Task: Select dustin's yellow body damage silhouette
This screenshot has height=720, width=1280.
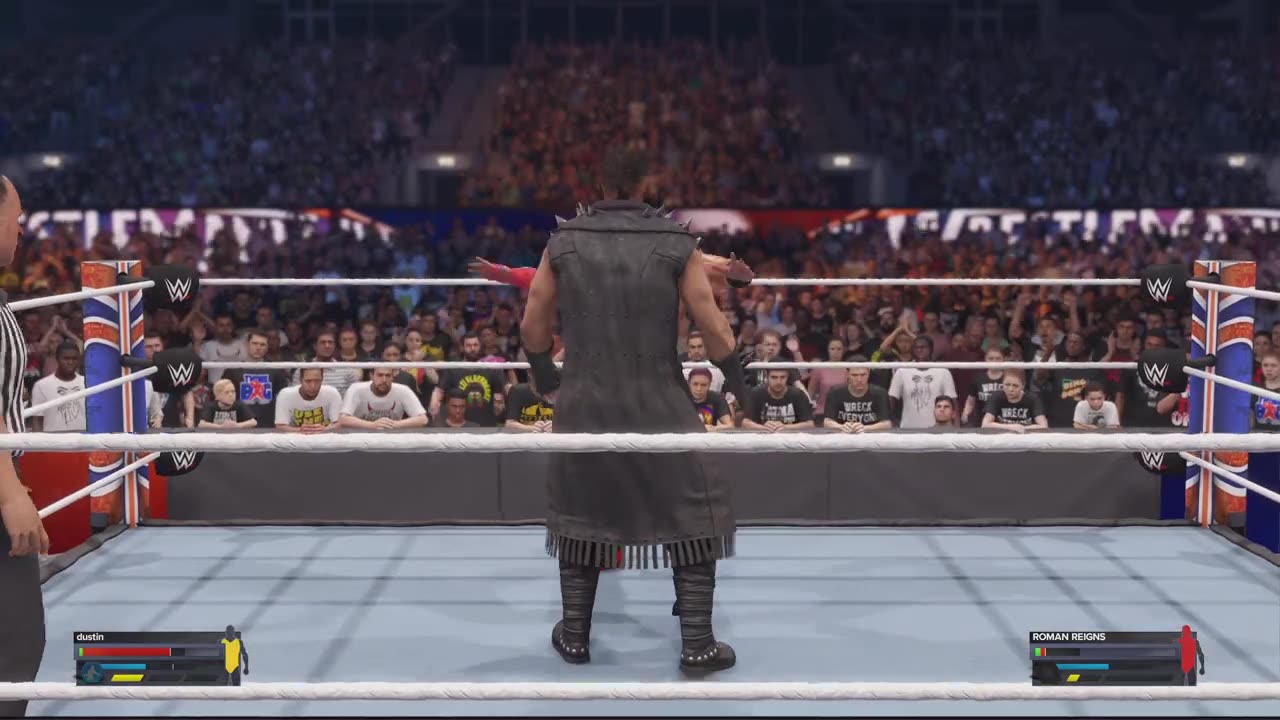Action: [x=231, y=655]
